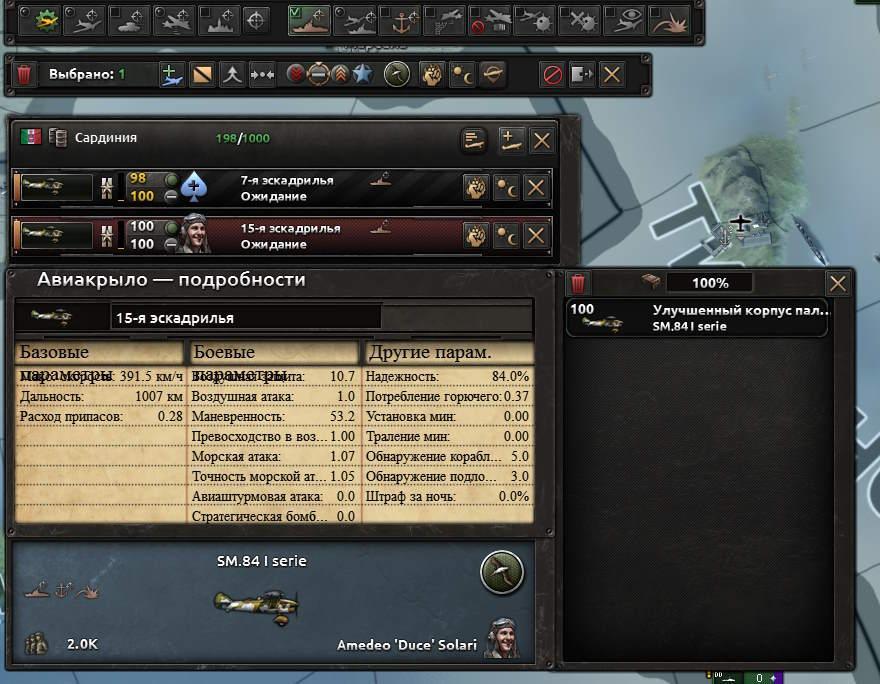Edit the 15th squadron name field
This screenshot has width=880, height=684.
(245, 318)
